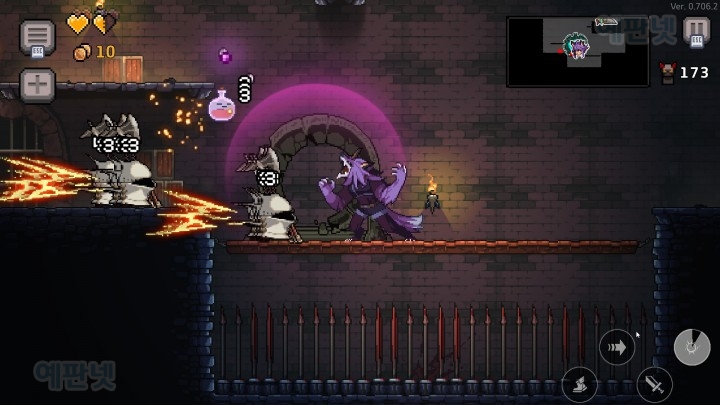Activate the dash arrow button

pos(617,347)
